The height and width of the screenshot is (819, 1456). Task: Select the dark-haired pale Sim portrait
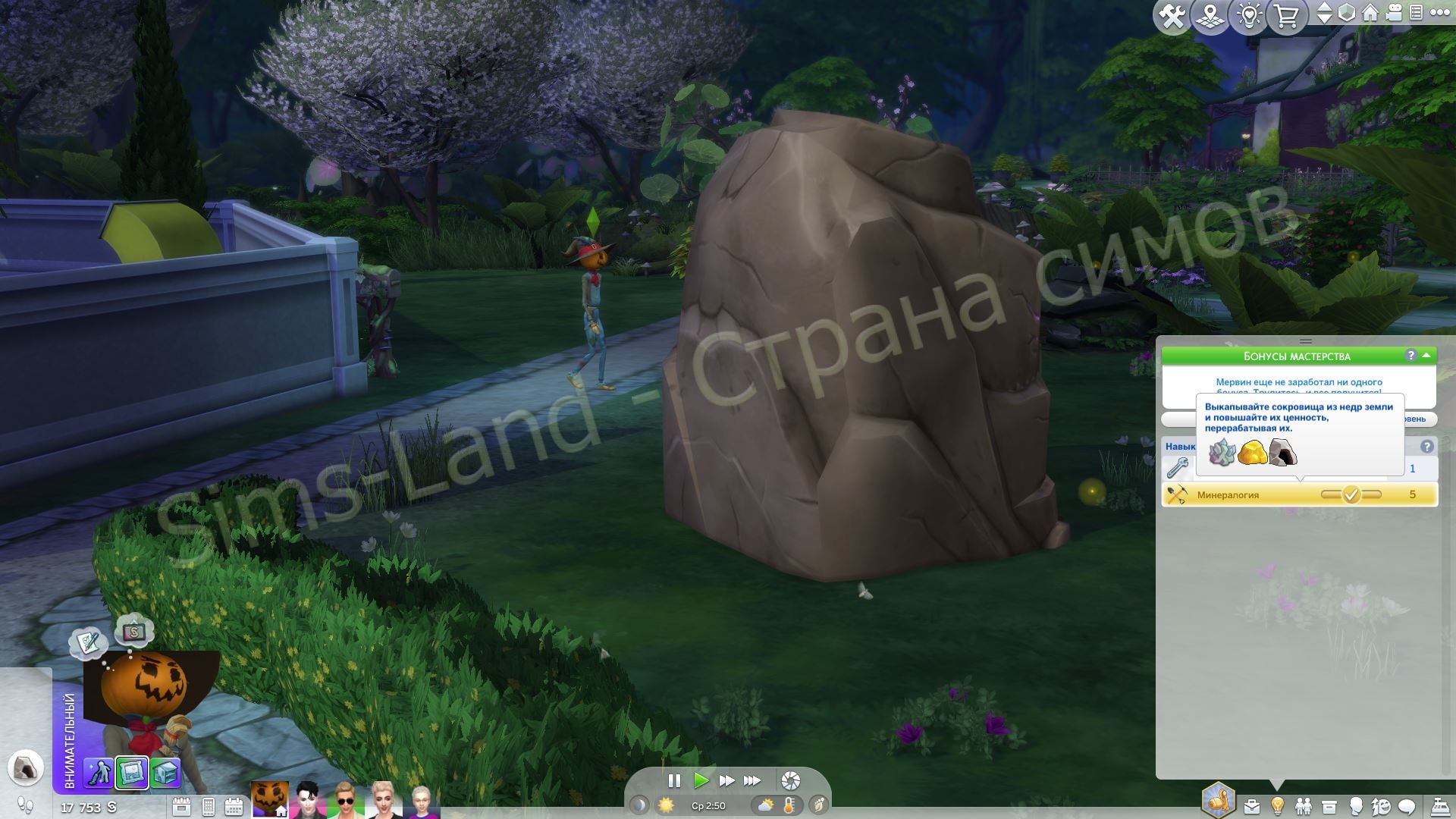[x=308, y=801]
